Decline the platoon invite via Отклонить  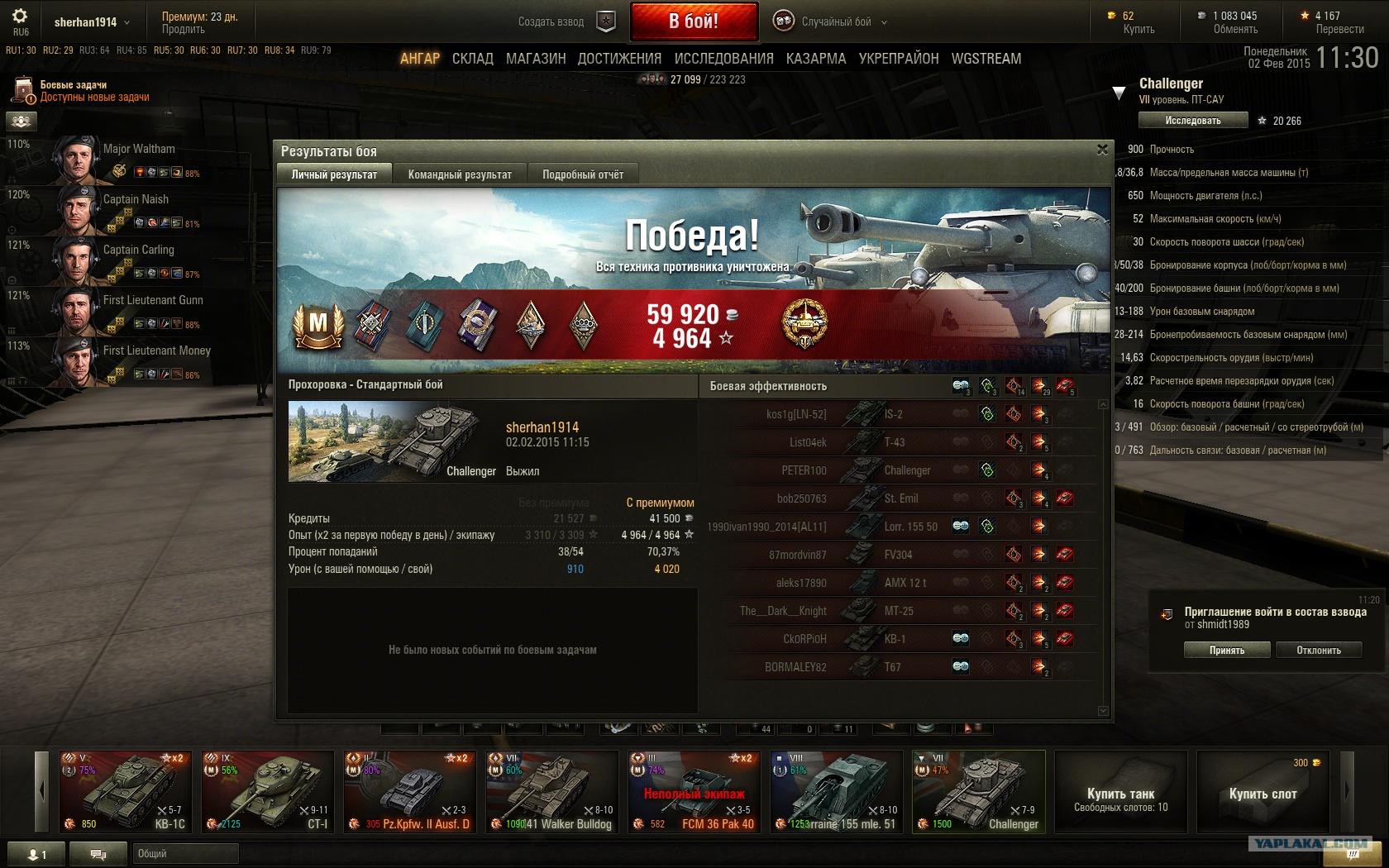(1318, 650)
